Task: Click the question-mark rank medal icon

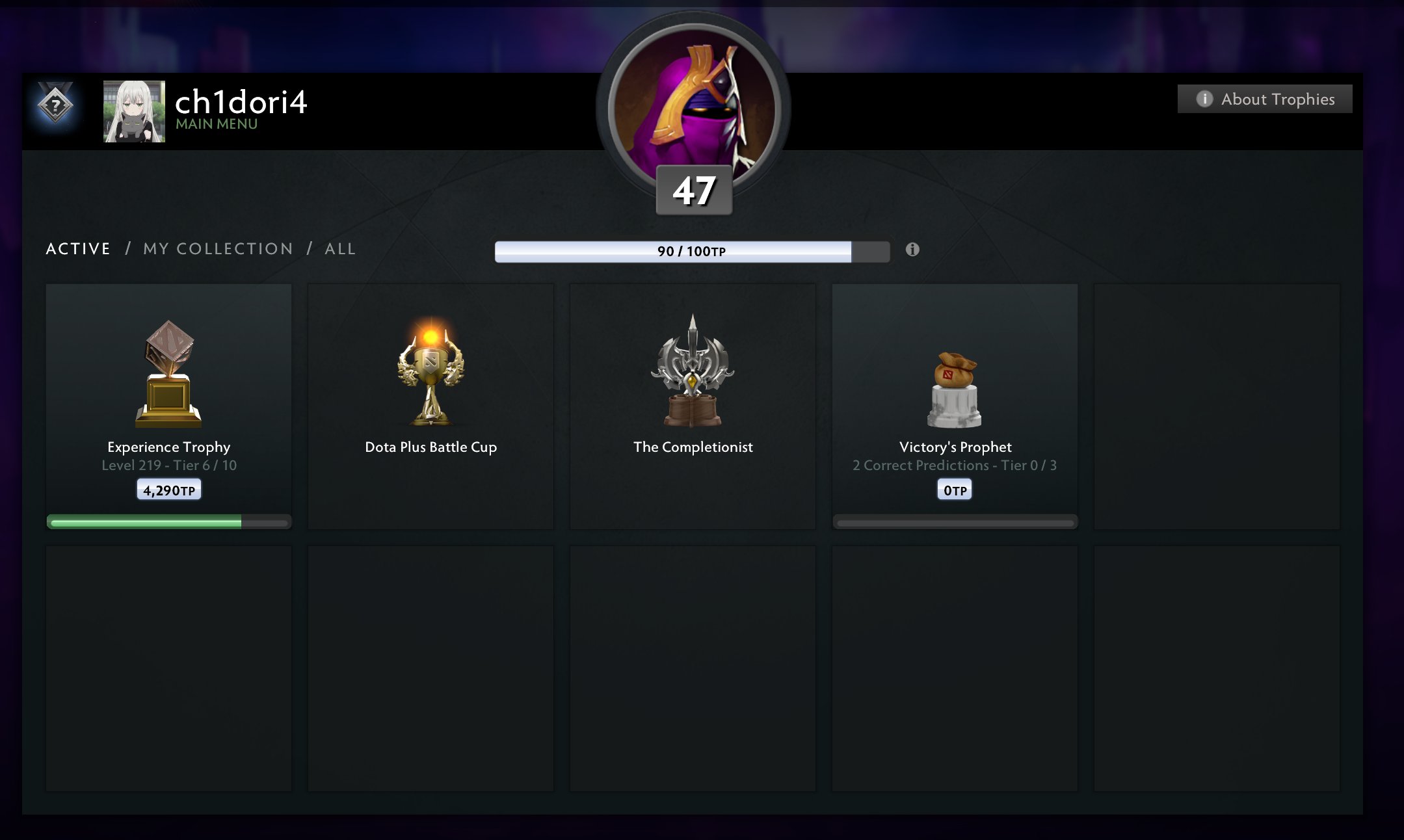Action: click(55, 105)
